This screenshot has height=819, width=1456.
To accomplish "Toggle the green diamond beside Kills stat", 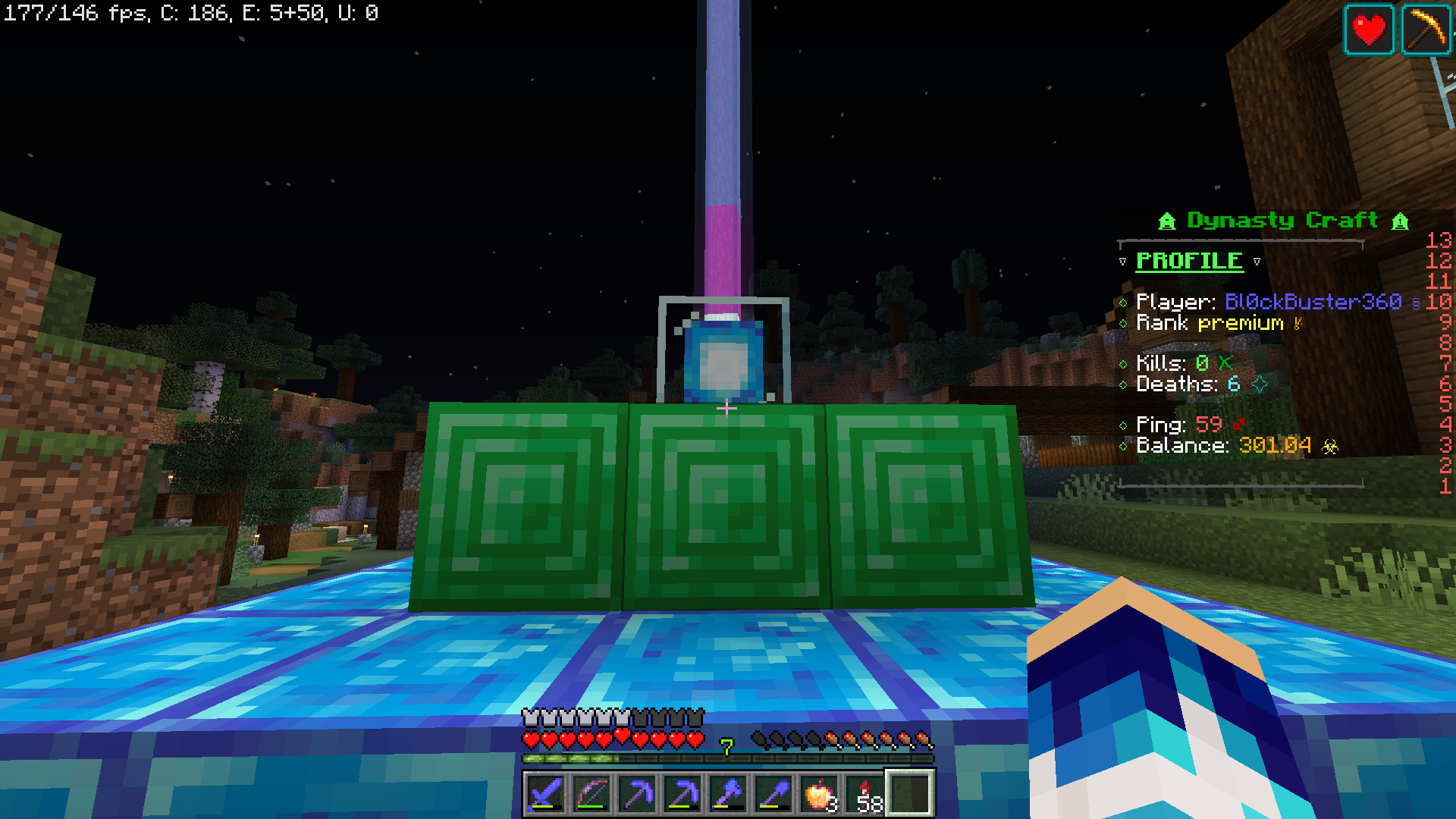I will (1125, 363).
